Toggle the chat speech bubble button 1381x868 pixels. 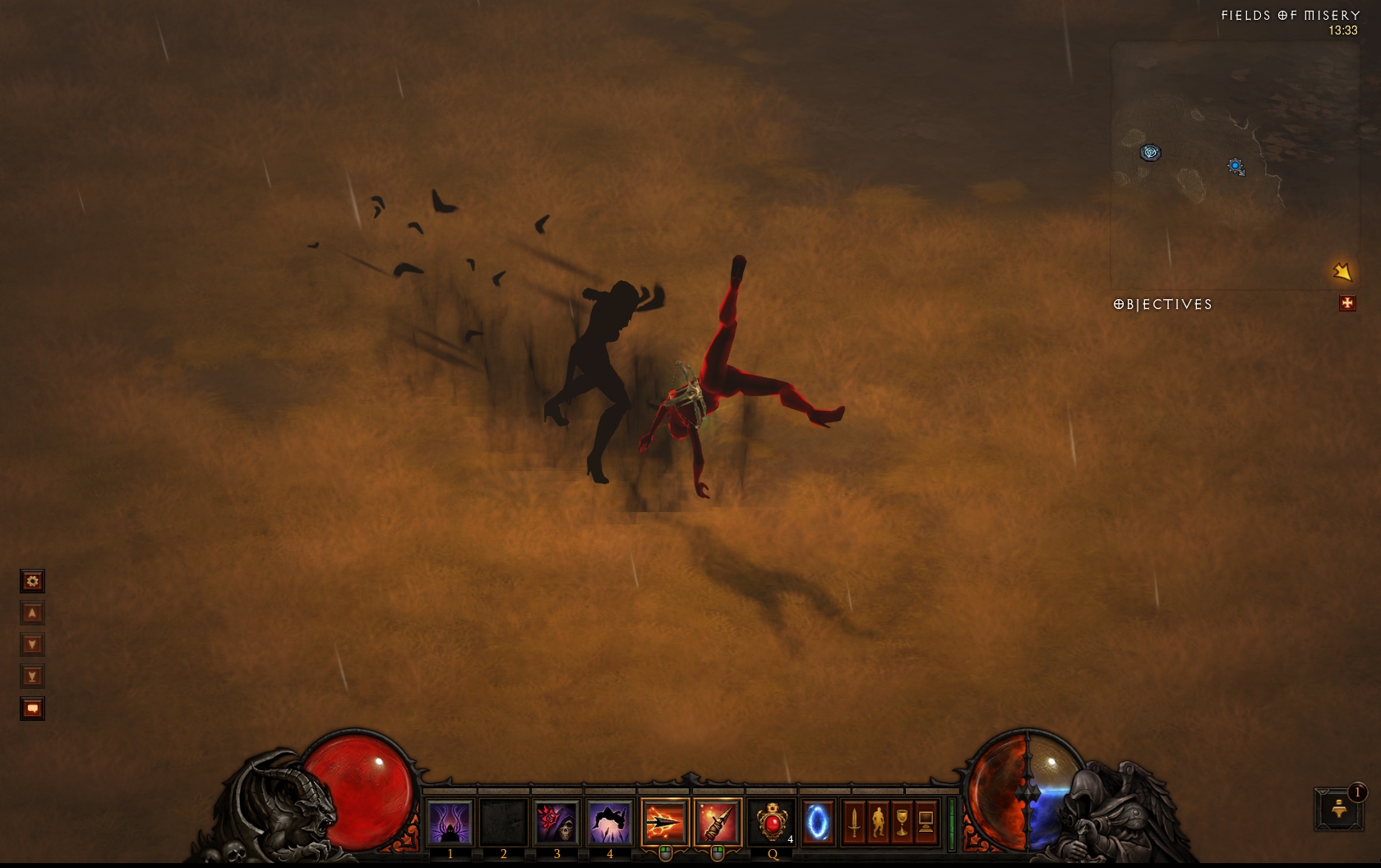click(x=32, y=709)
